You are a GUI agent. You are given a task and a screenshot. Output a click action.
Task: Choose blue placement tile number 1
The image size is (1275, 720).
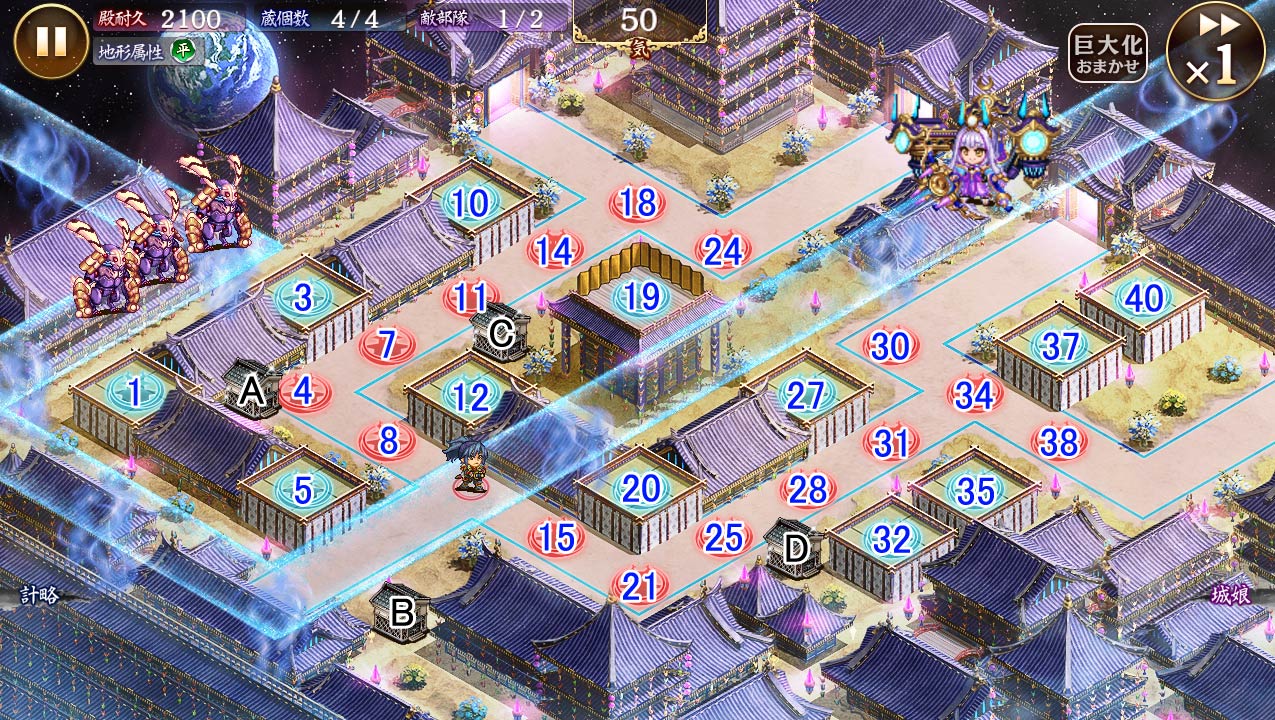tap(135, 393)
